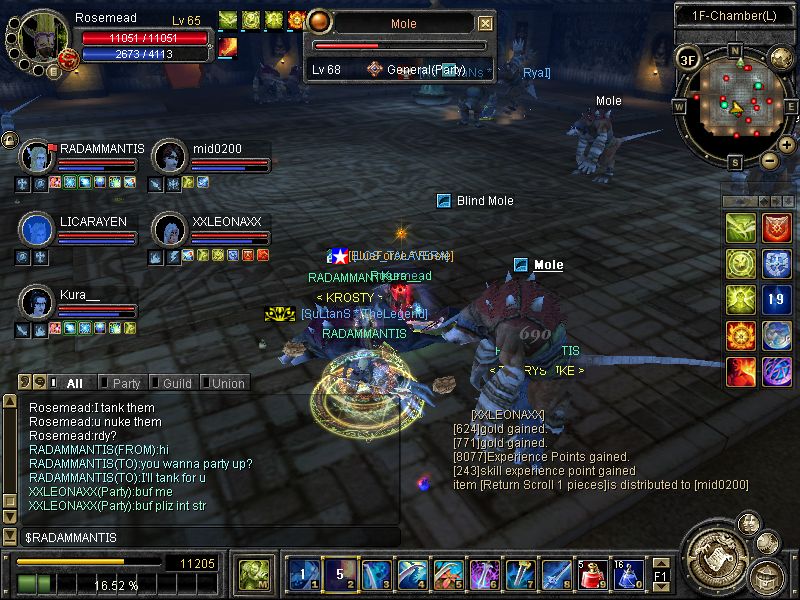
Task: Select party member mid0200 portrait
Action: (x=169, y=157)
